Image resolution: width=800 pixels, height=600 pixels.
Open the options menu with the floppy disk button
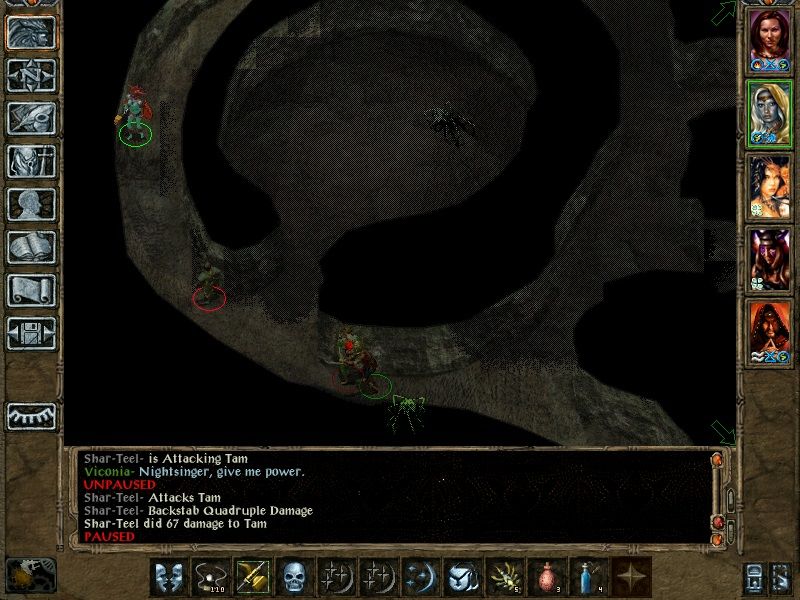click(x=31, y=333)
